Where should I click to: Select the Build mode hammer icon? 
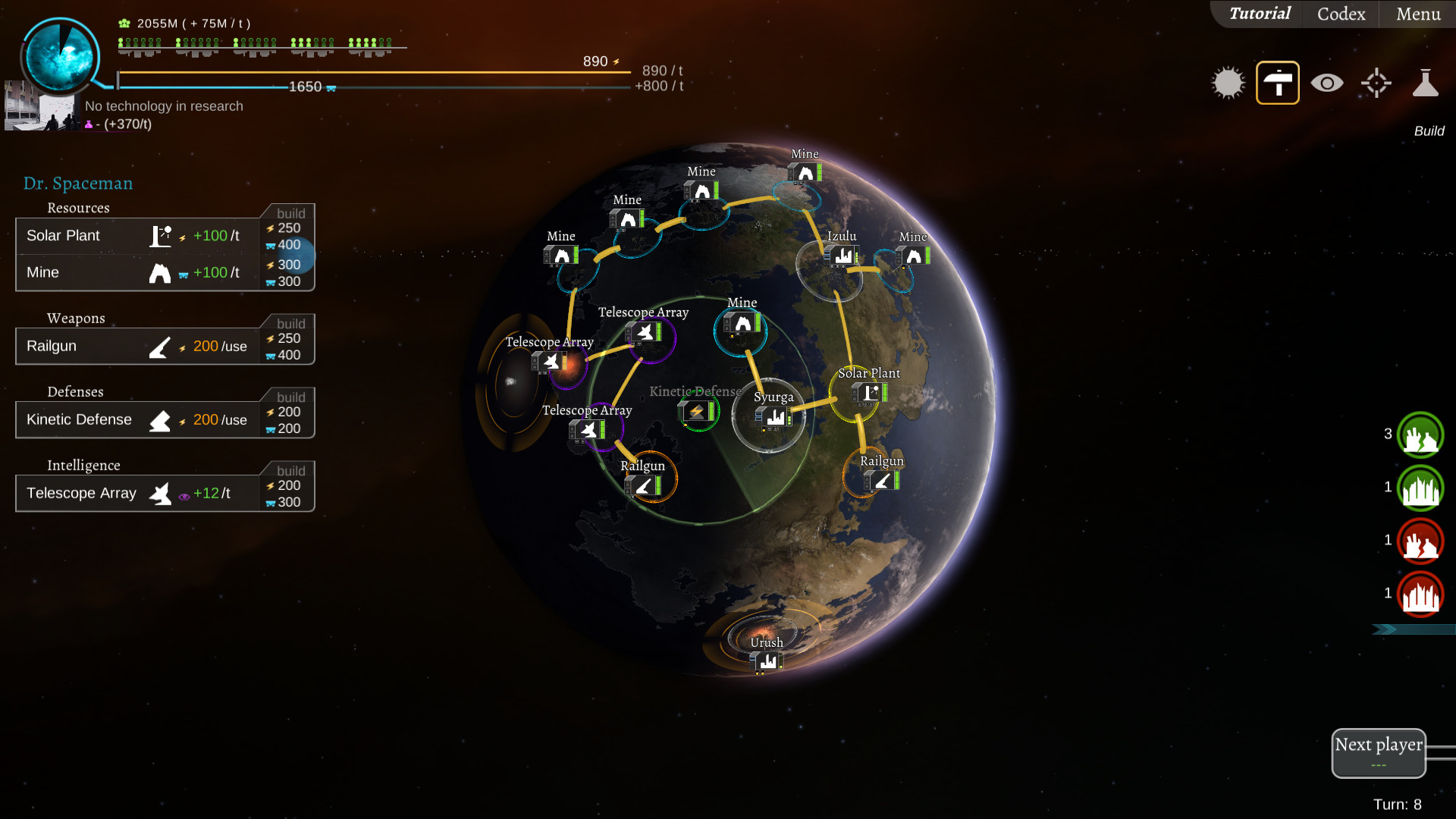pos(1277,82)
